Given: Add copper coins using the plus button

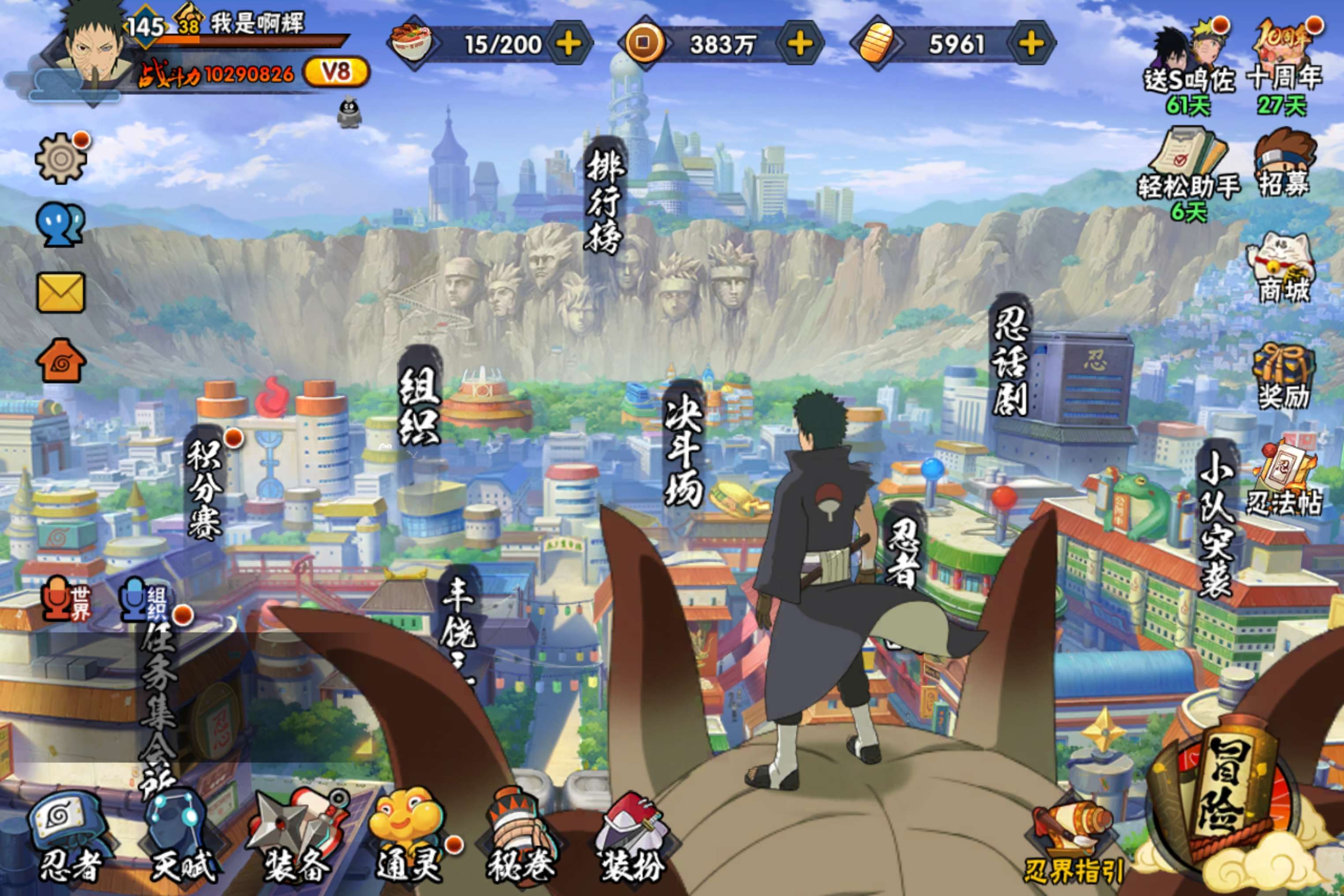Looking at the screenshot, I should click(800, 44).
